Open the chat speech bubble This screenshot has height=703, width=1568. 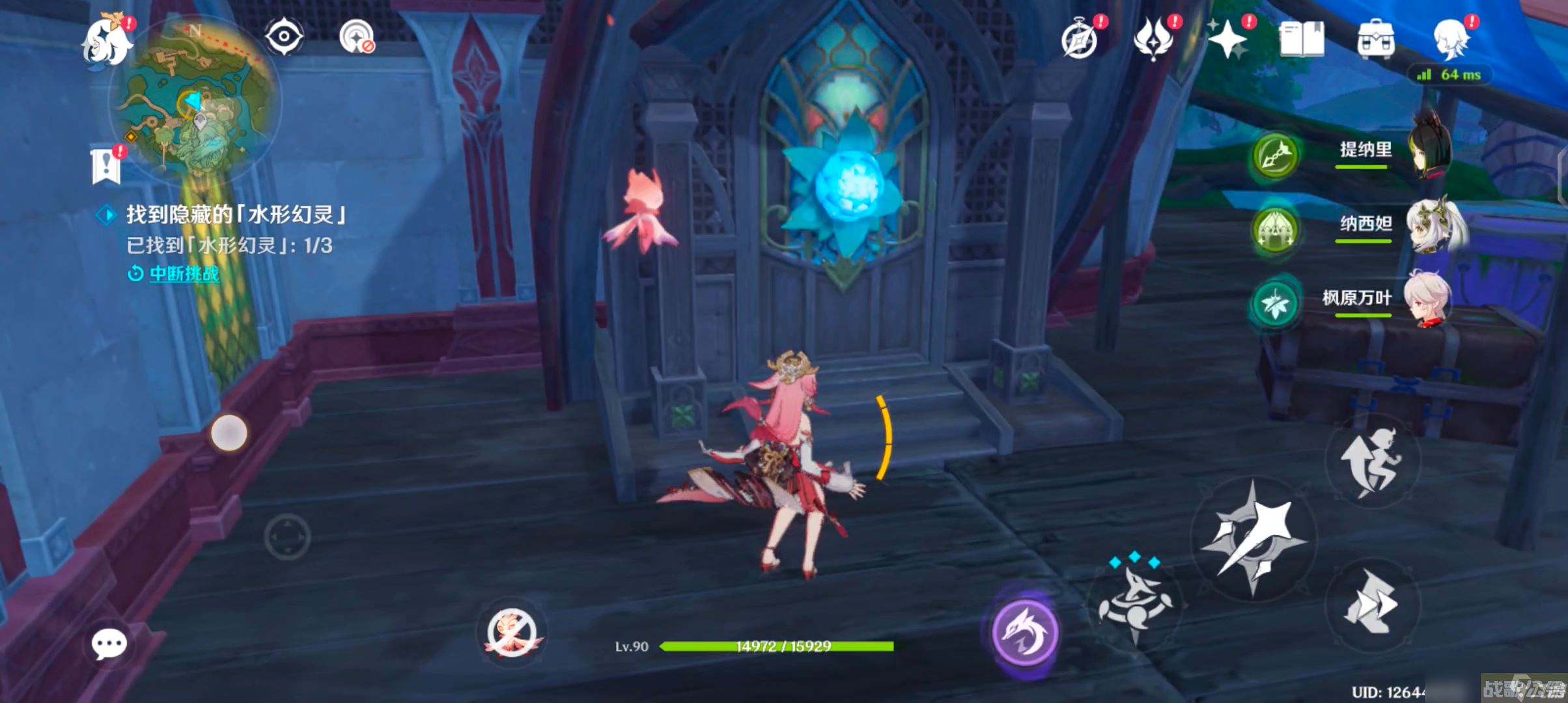click(109, 644)
